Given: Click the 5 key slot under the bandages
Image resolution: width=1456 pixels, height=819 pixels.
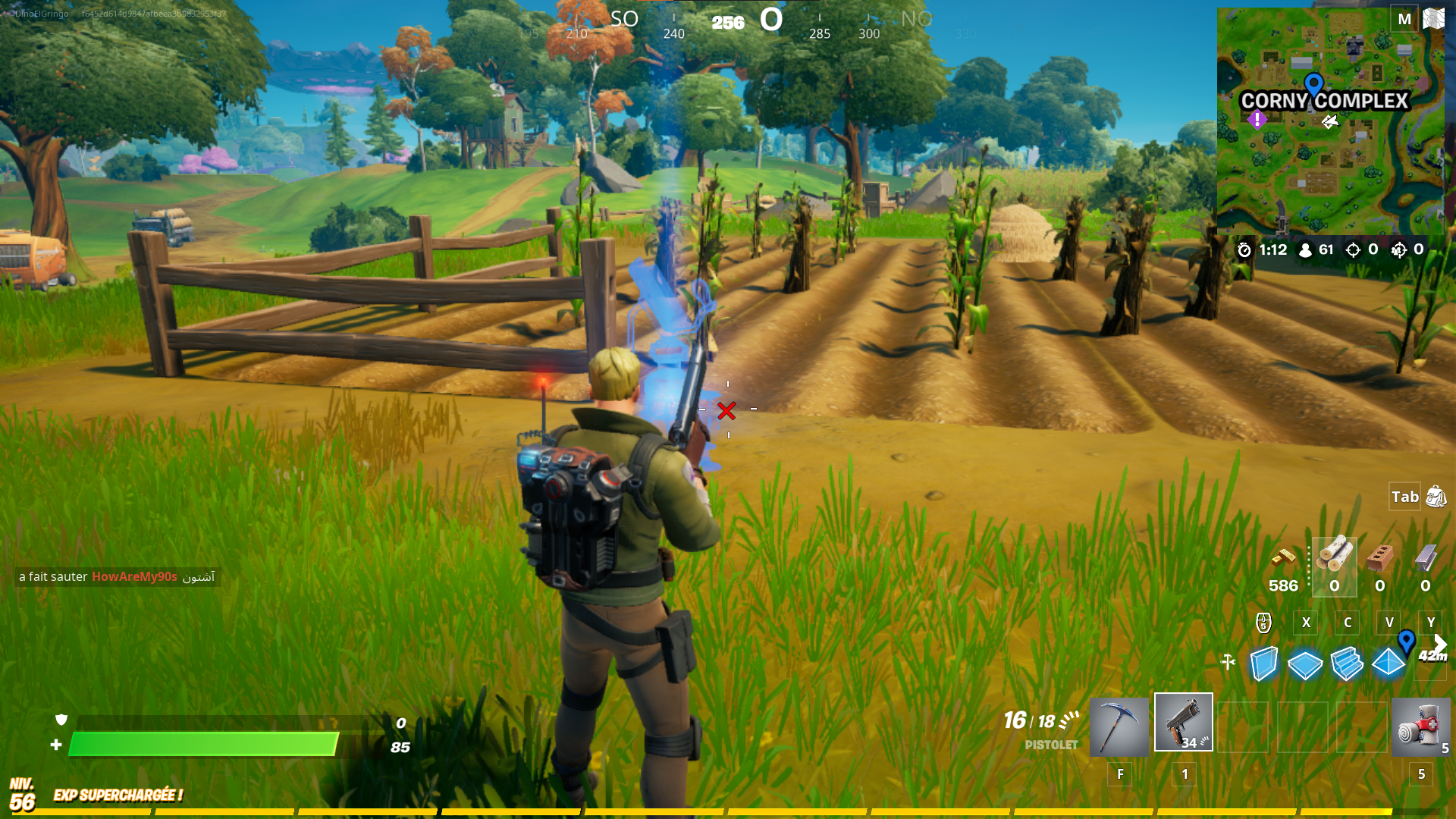Looking at the screenshot, I should point(1421,774).
